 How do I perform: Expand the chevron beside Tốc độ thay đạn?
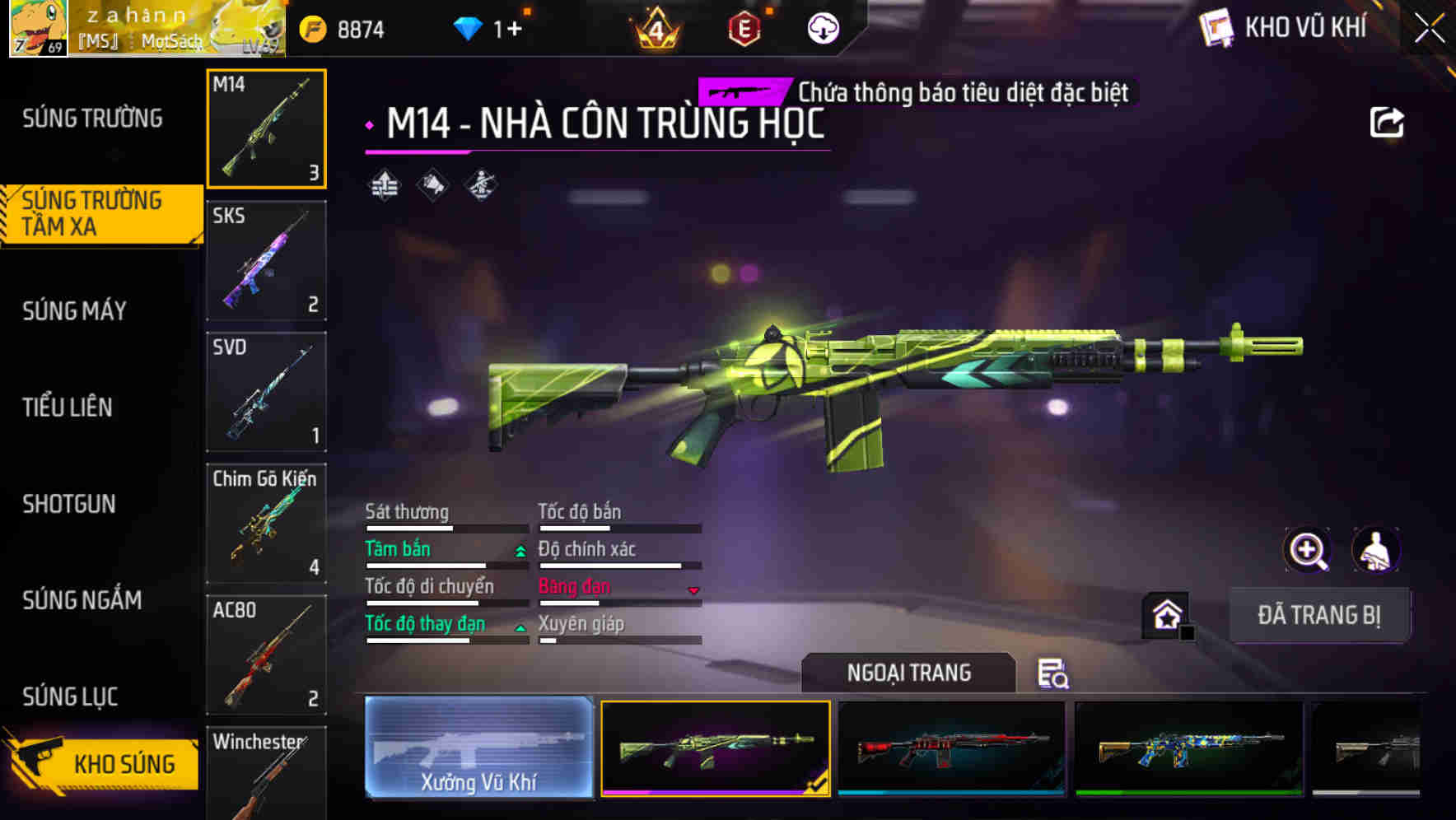(520, 628)
